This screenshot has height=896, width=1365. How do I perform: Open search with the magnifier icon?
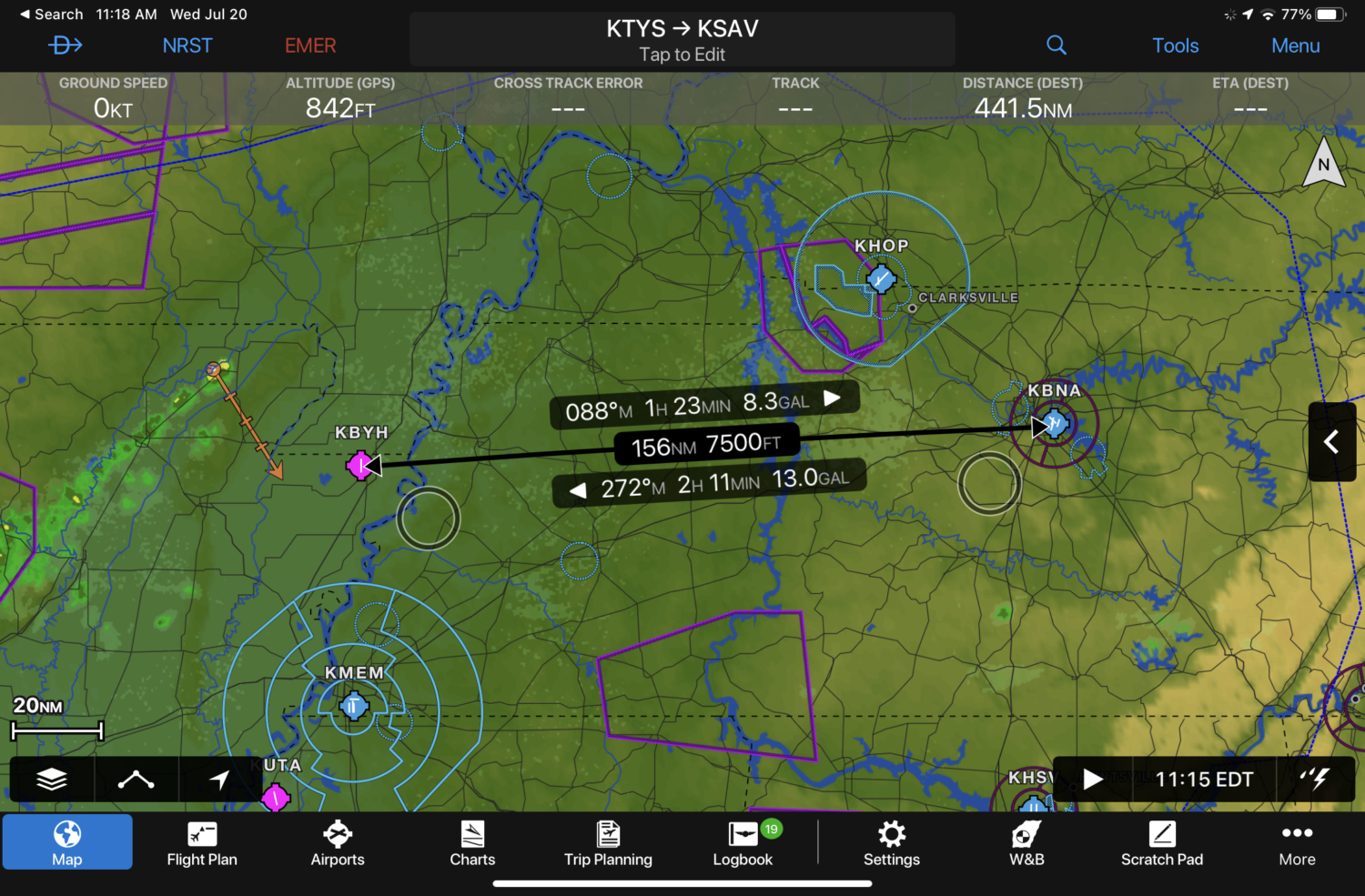click(1056, 45)
